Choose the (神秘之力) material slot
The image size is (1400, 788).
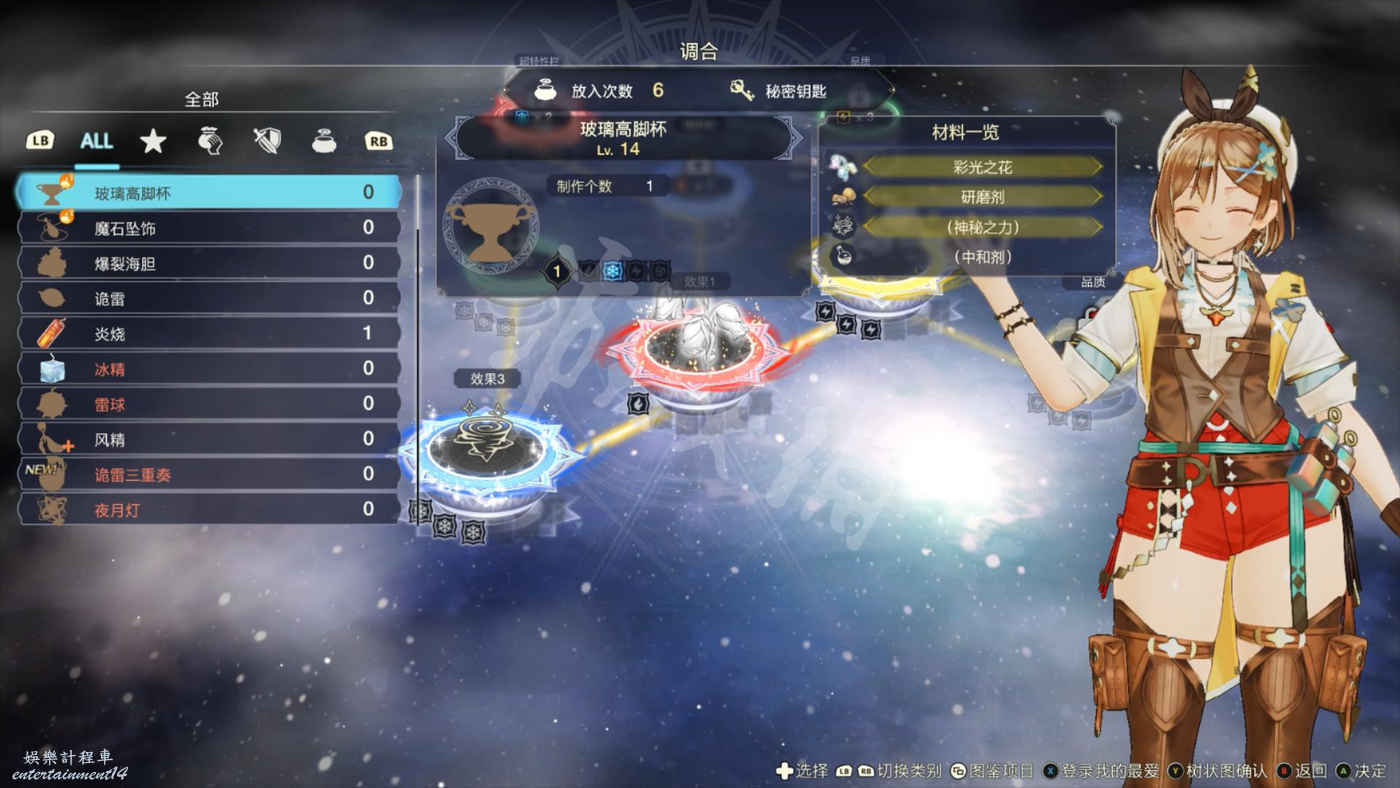[981, 226]
